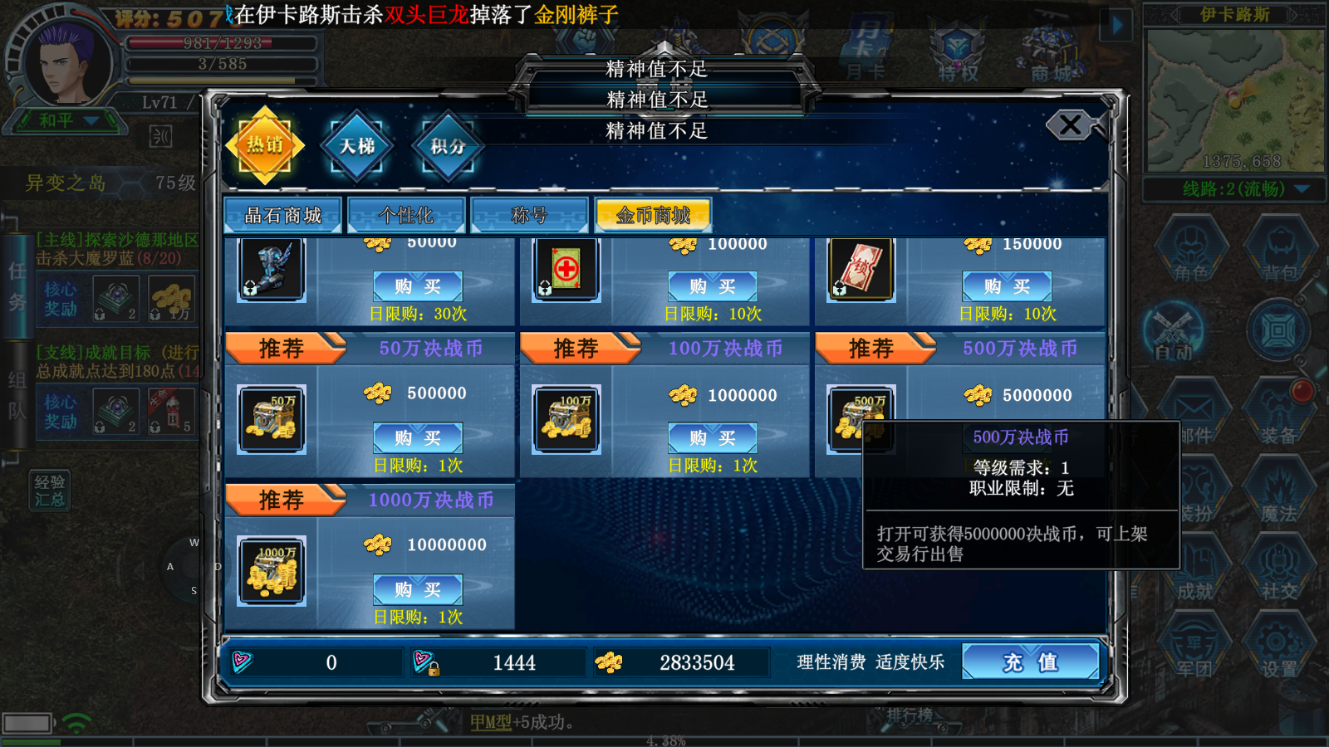Expand the broadcast panel with the blue arrow
The height and width of the screenshot is (747, 1329).
point(1117,26)
